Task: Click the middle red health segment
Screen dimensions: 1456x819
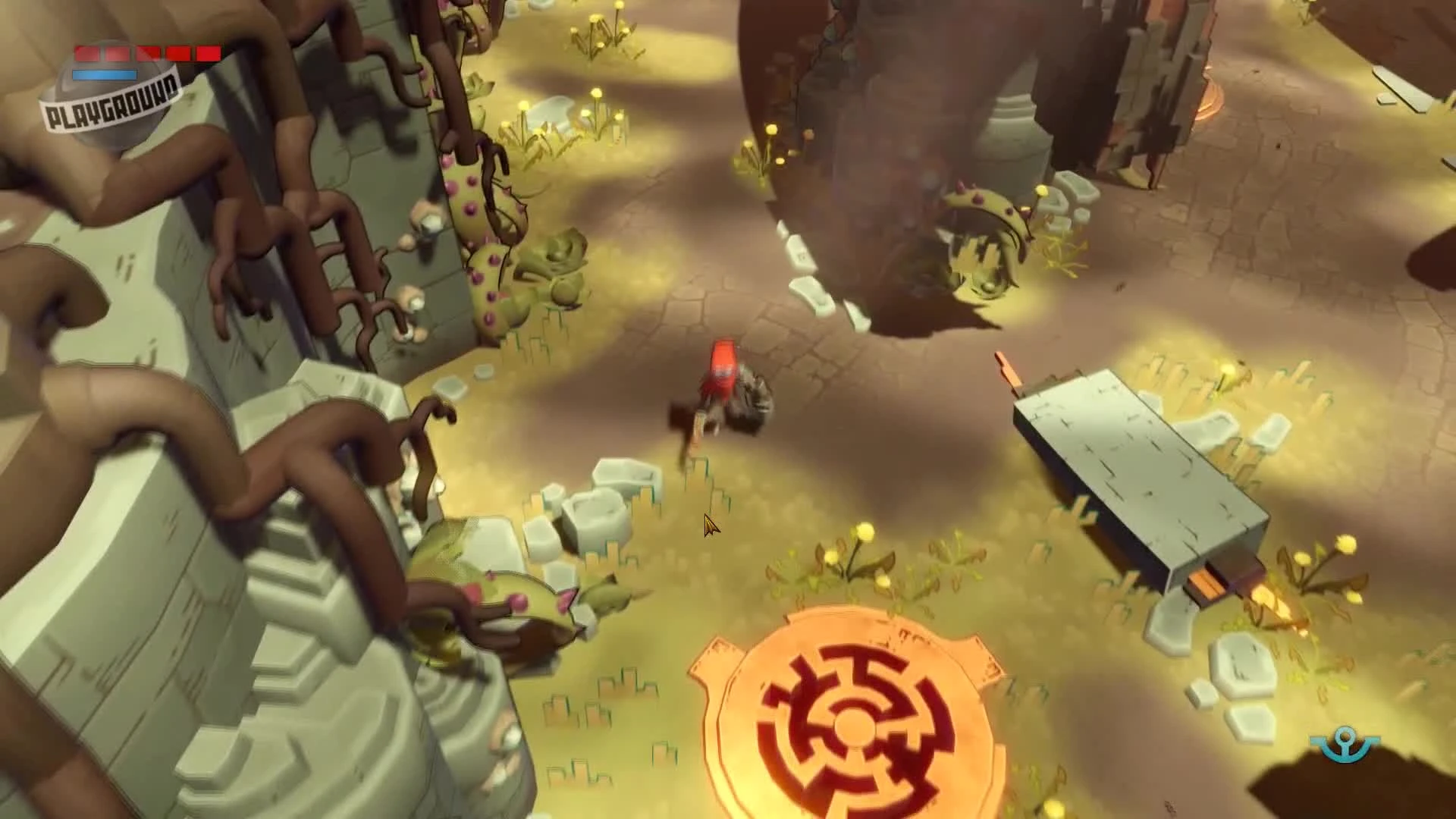Action: (148, 53)
